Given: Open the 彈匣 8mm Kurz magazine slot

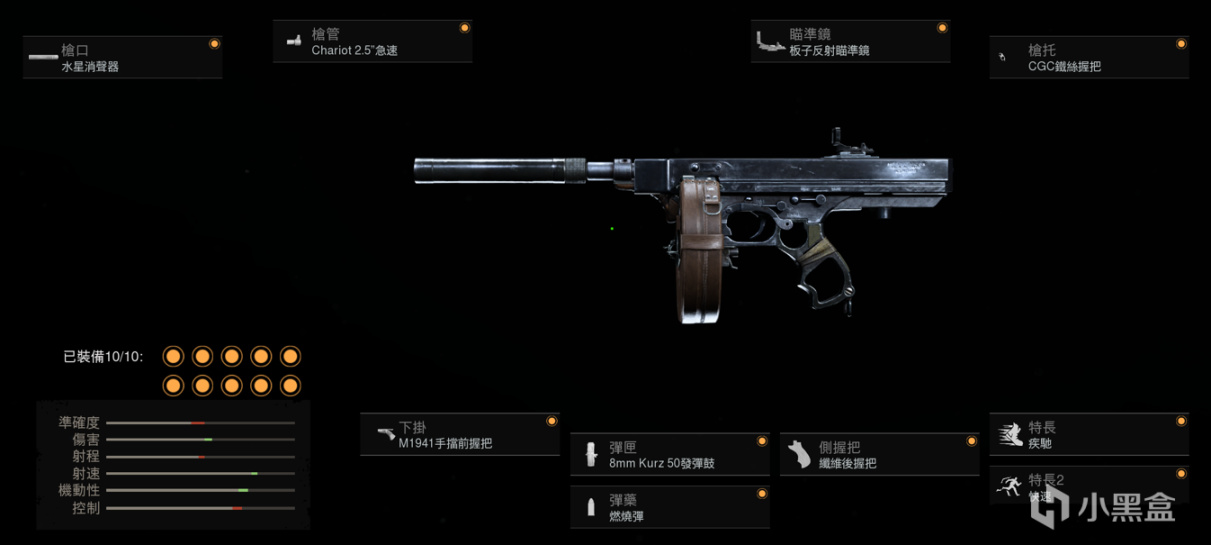Looking at the screenshot, I should click(669, 455).
